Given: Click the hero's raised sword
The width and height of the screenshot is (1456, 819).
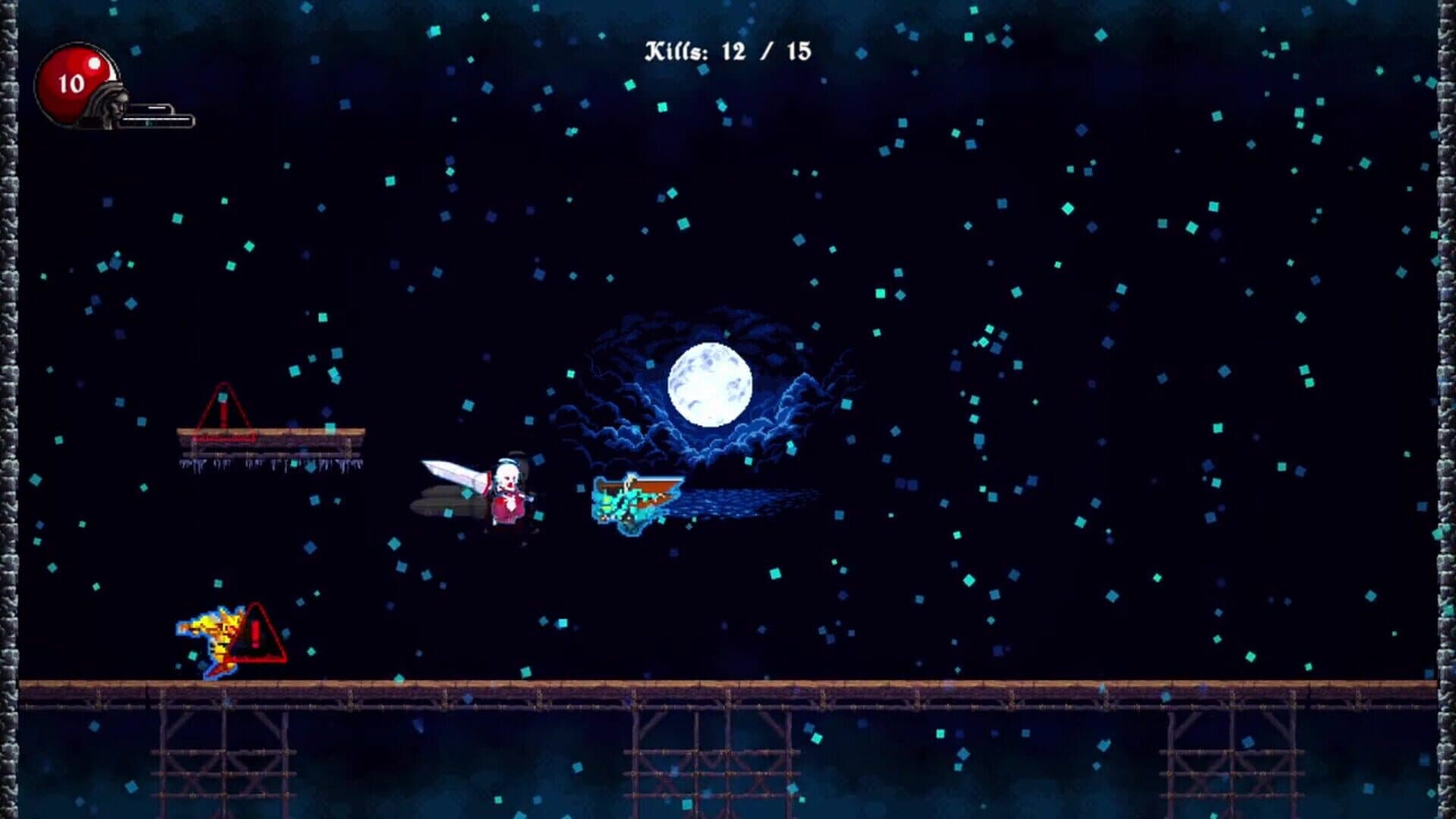Looking at the screenshot, I should pos(451,470).
